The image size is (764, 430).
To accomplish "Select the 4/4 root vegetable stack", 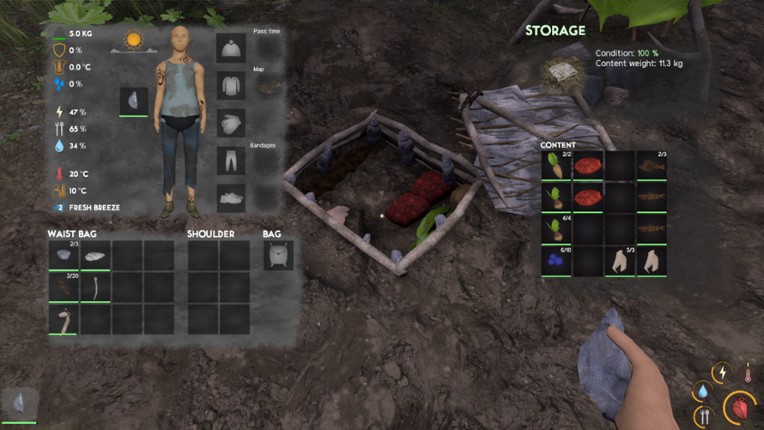I will click(x=556, y=229).
